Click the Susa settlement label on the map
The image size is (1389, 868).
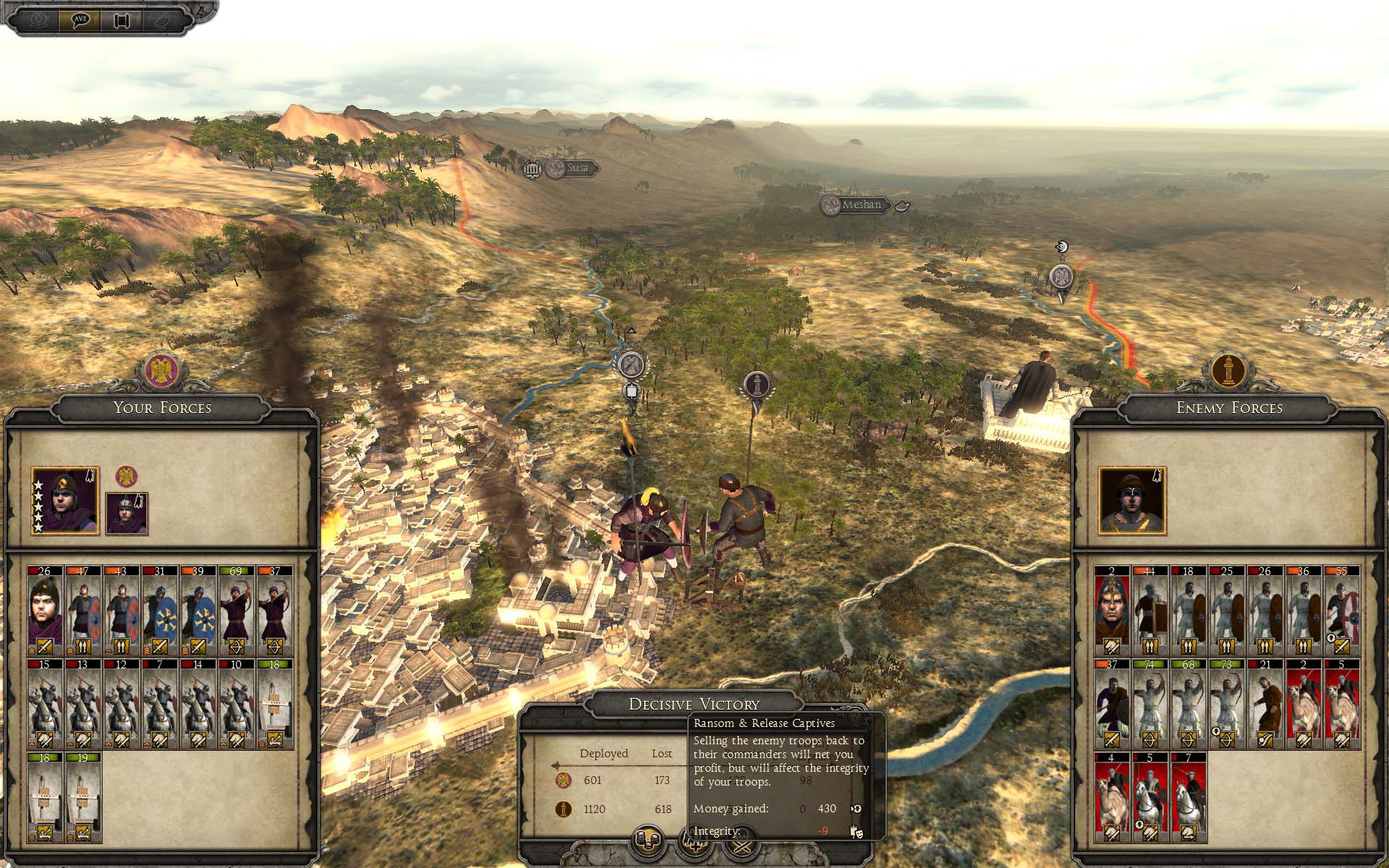[576, 168]
